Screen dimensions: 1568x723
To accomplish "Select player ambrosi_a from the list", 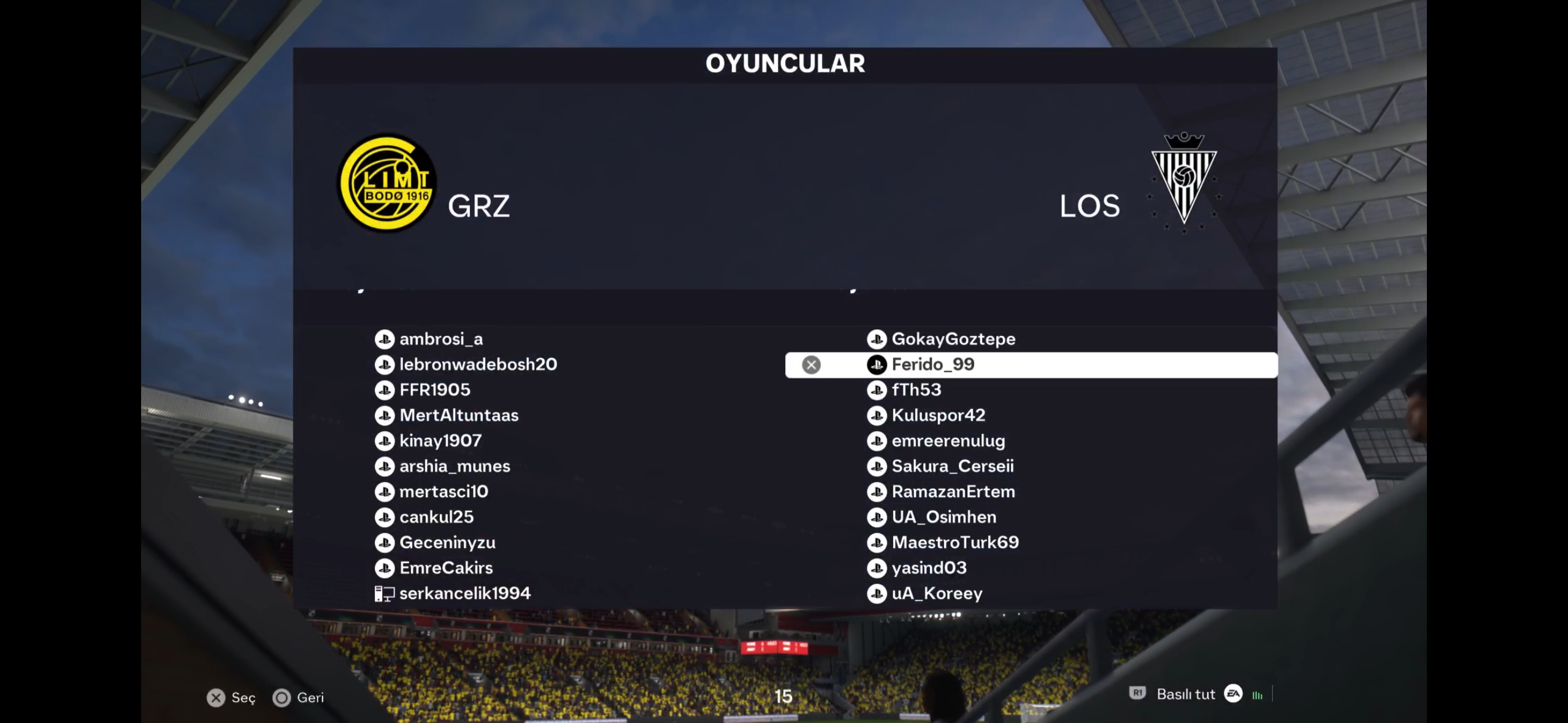I will [440, 339].
